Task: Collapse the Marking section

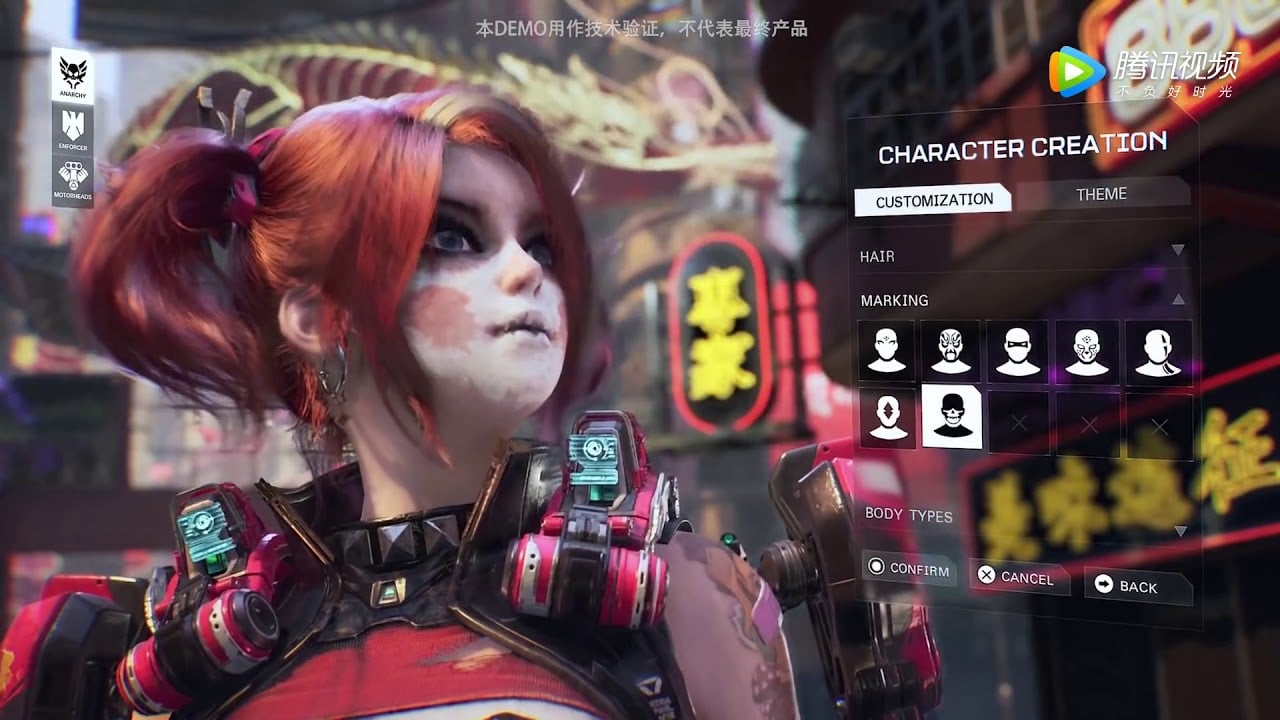Action: (x=1177, y=299)
